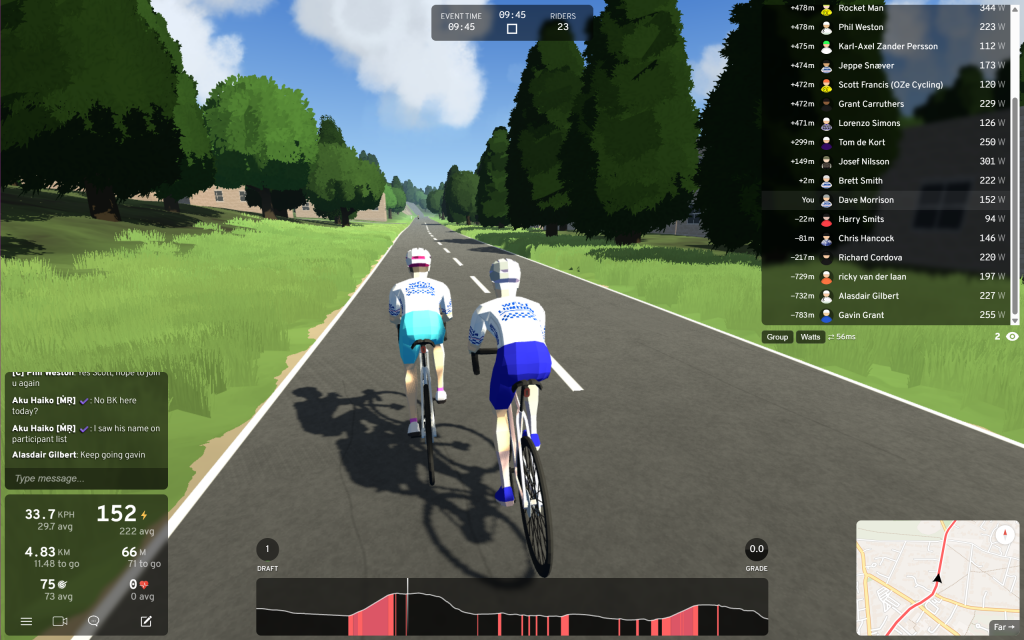The height and width of the screenshot is (640, 1024).
Task: Select Brett Smith in rider list
Action: 890,181
